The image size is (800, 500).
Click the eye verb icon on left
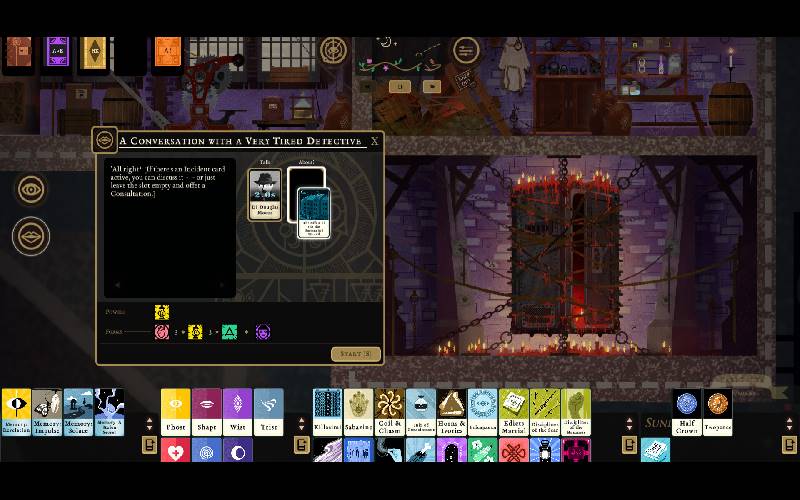tap(31, 189)
